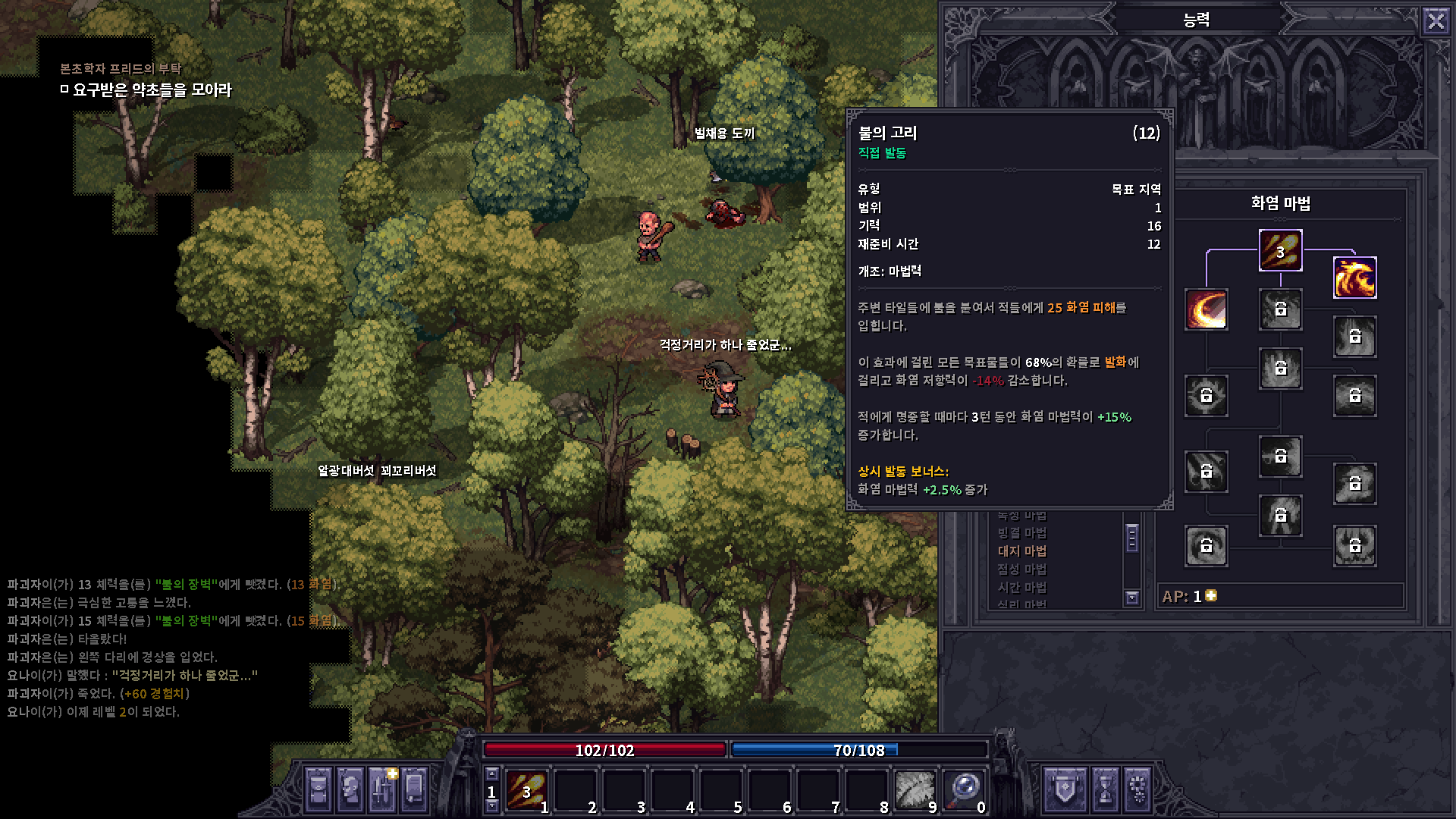Choose 시간 마법 in the magic school list
The height and width of the screenshot is (819, 1456).
tap(1021, 588)
